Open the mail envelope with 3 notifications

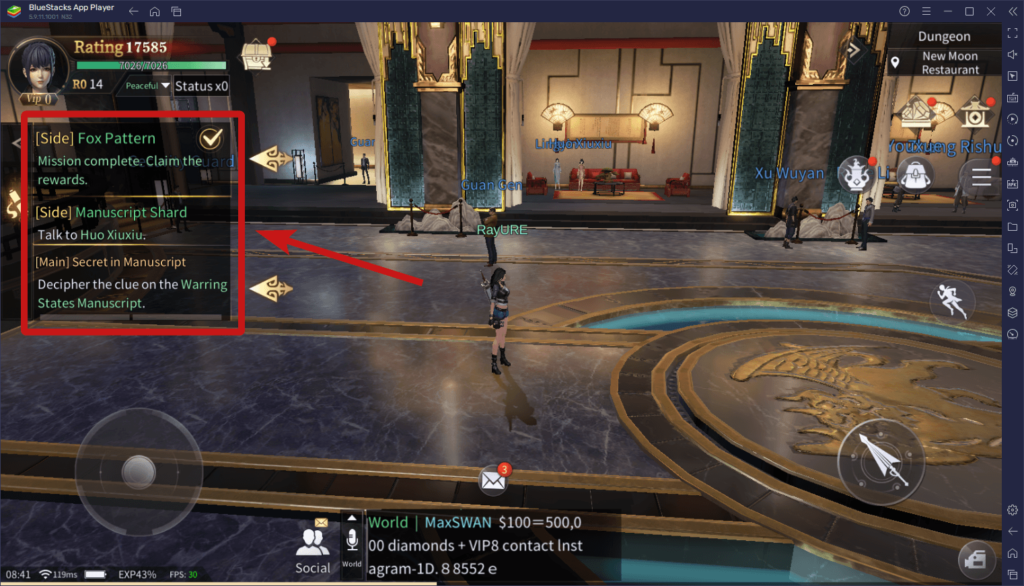[x=493, y=480]
